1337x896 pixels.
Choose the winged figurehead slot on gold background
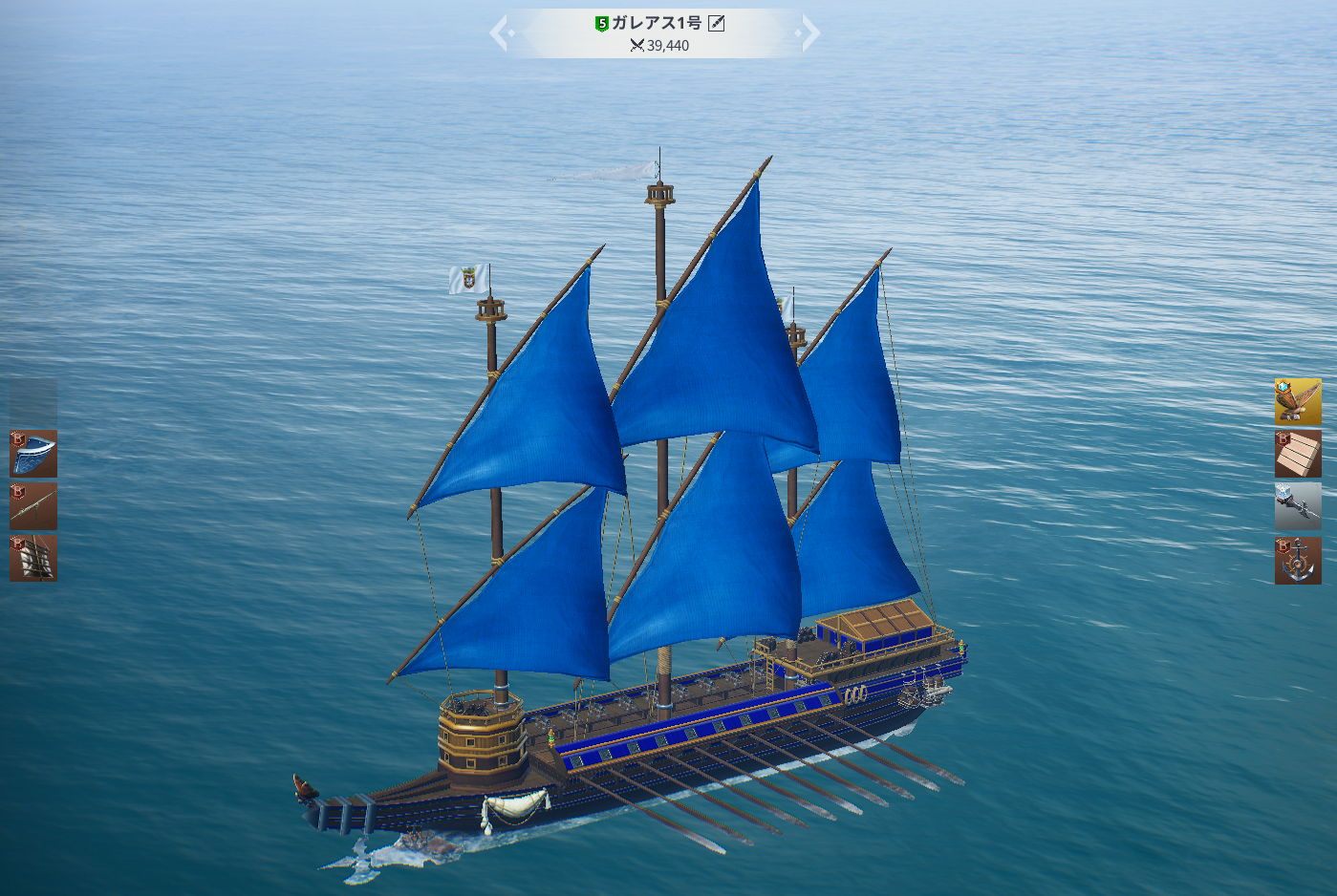pos(1298,401)
